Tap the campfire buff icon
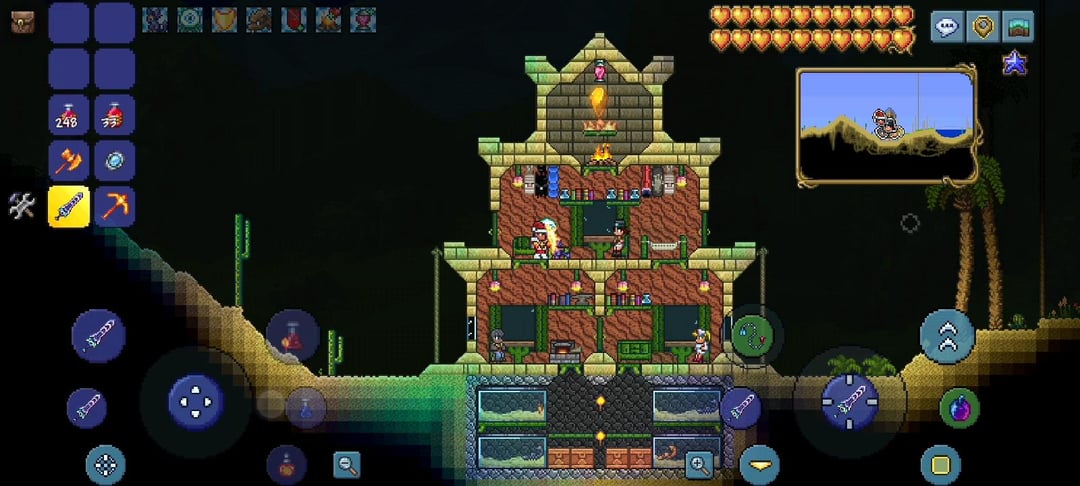Screen dimensions: 1080x486 [327, 19]
